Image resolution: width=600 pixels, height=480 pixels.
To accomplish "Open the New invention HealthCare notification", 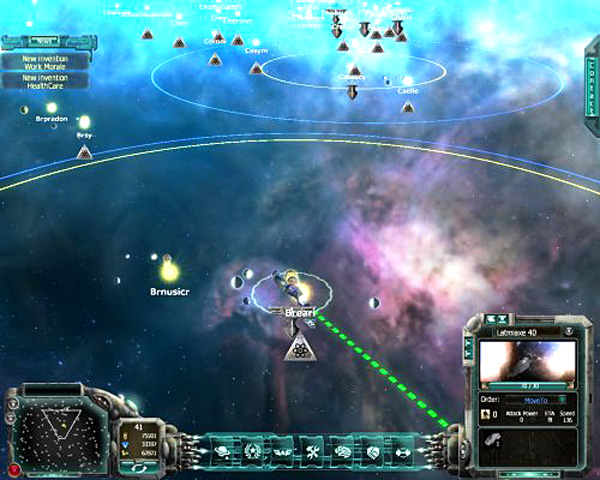I will click(x=45, y=80).
